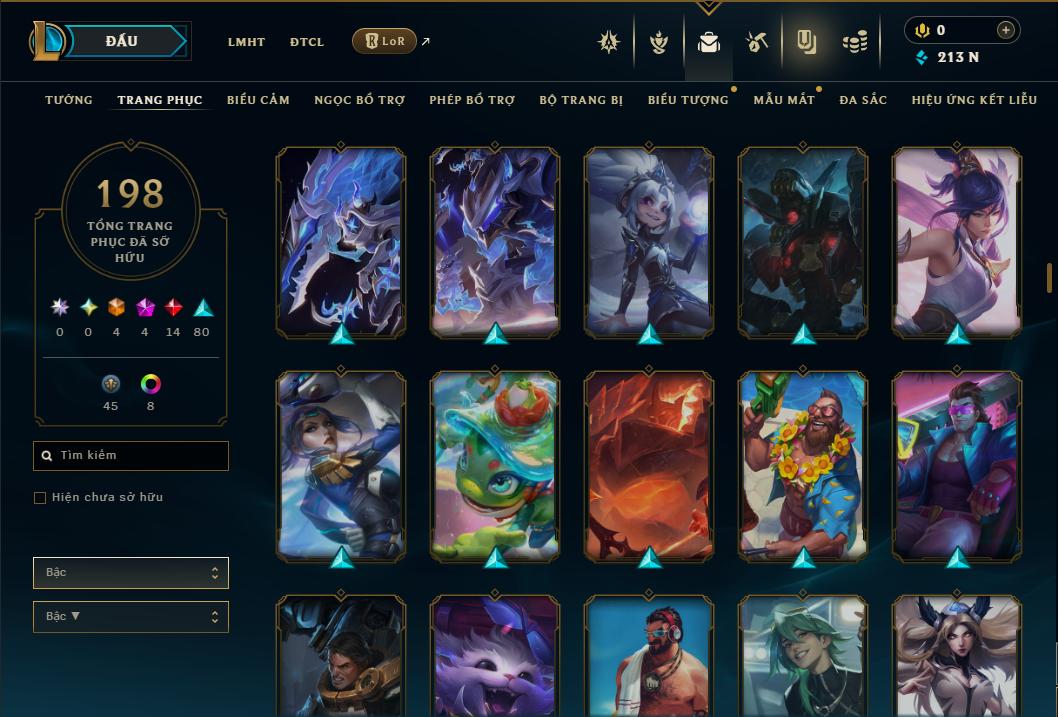Open the HIỆU ỨNG KẾT LIỄU tab
This screenshot has height=717, width=1058.
coord(975,100)
